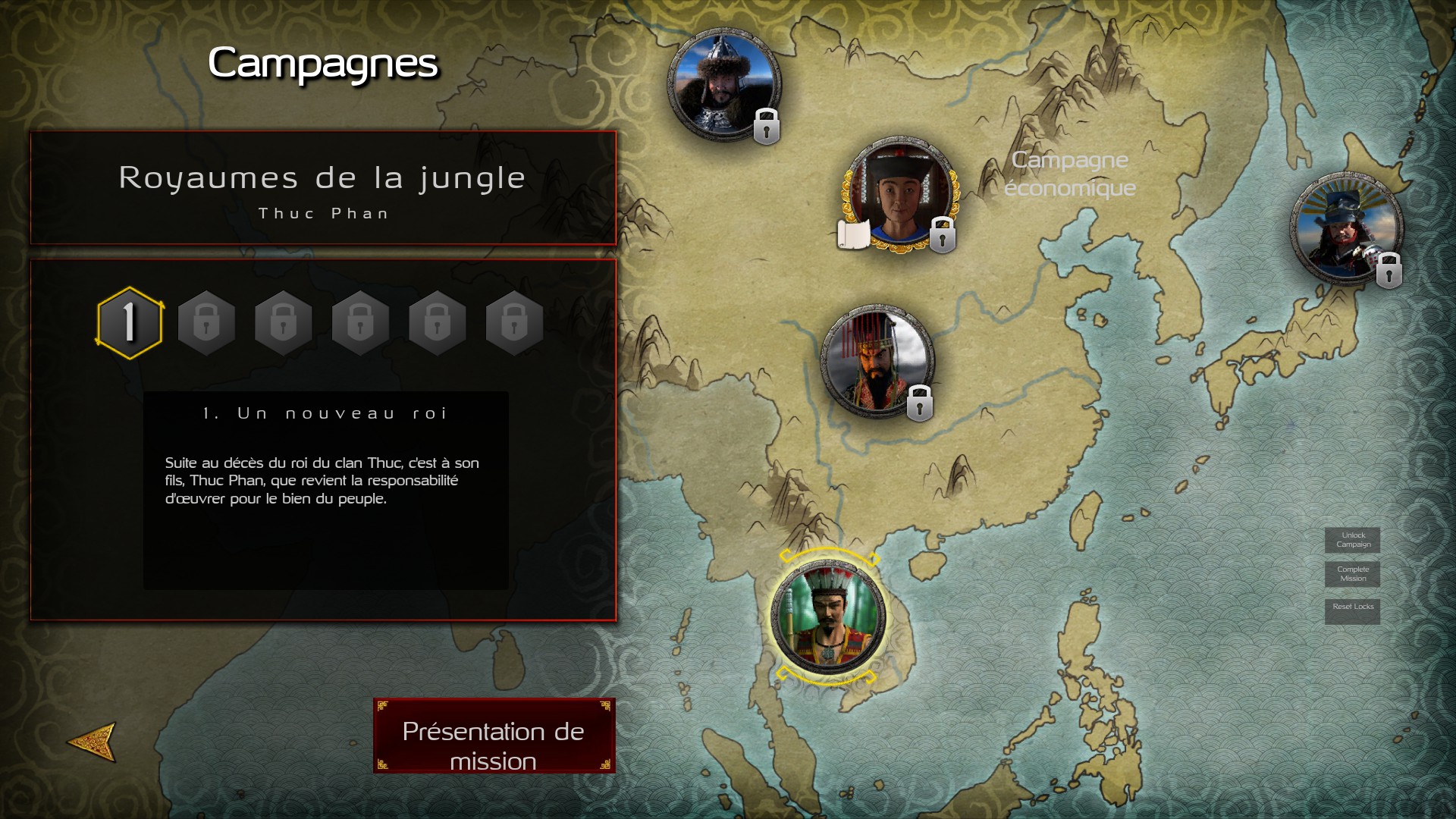This screenshot has height=819, width=1456.
Task: Pick the samurai campaign portrait
Action: point(1346,229)
